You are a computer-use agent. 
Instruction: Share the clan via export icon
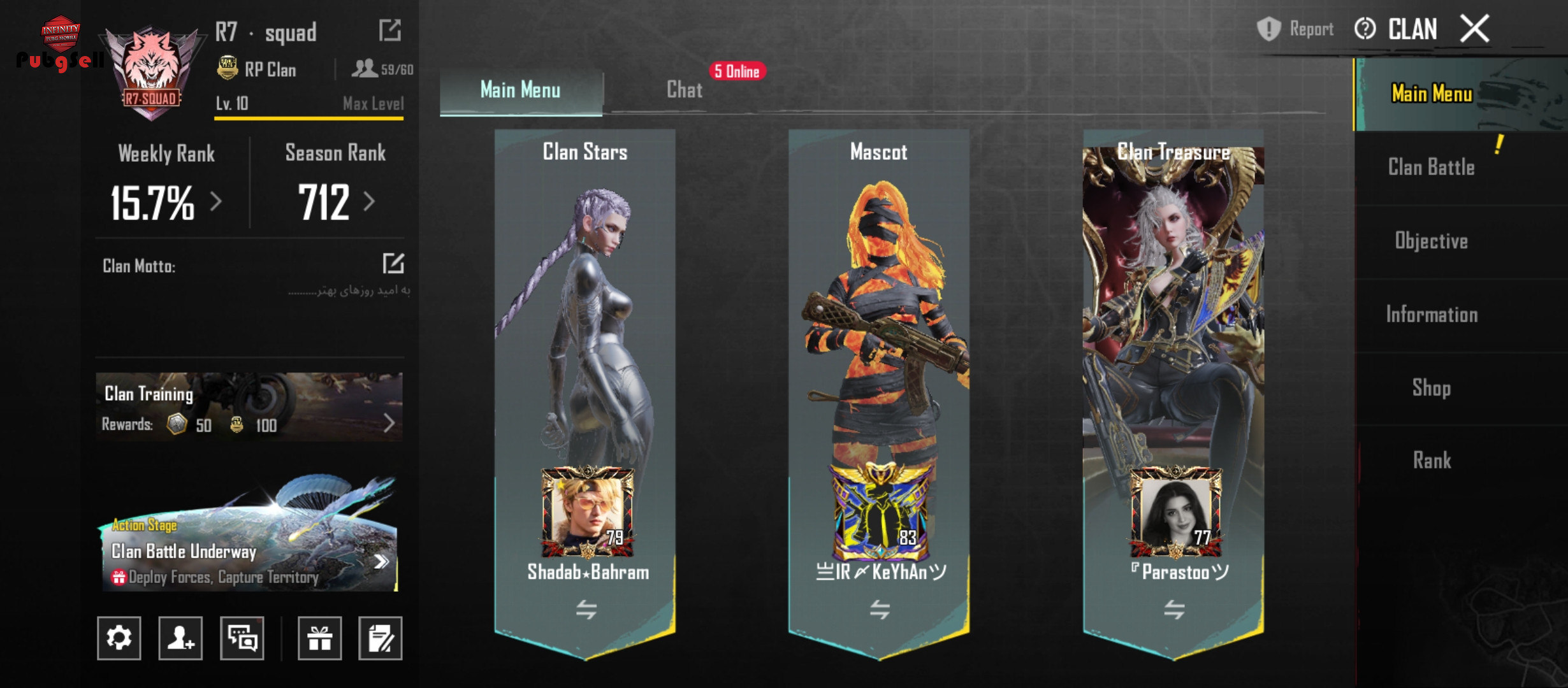[389, 30]
